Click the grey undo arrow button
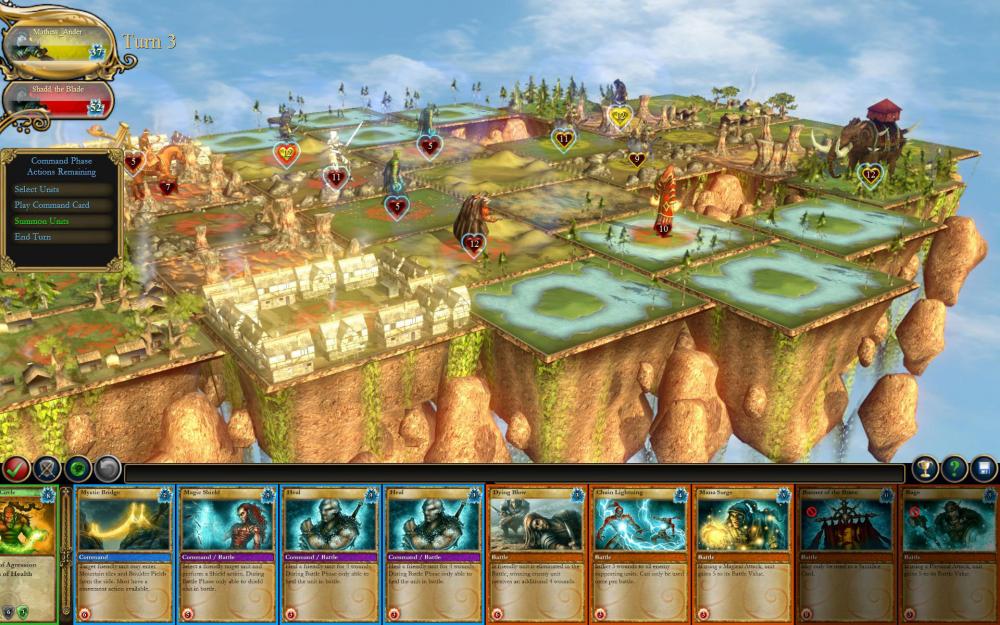 pos(108,468)
